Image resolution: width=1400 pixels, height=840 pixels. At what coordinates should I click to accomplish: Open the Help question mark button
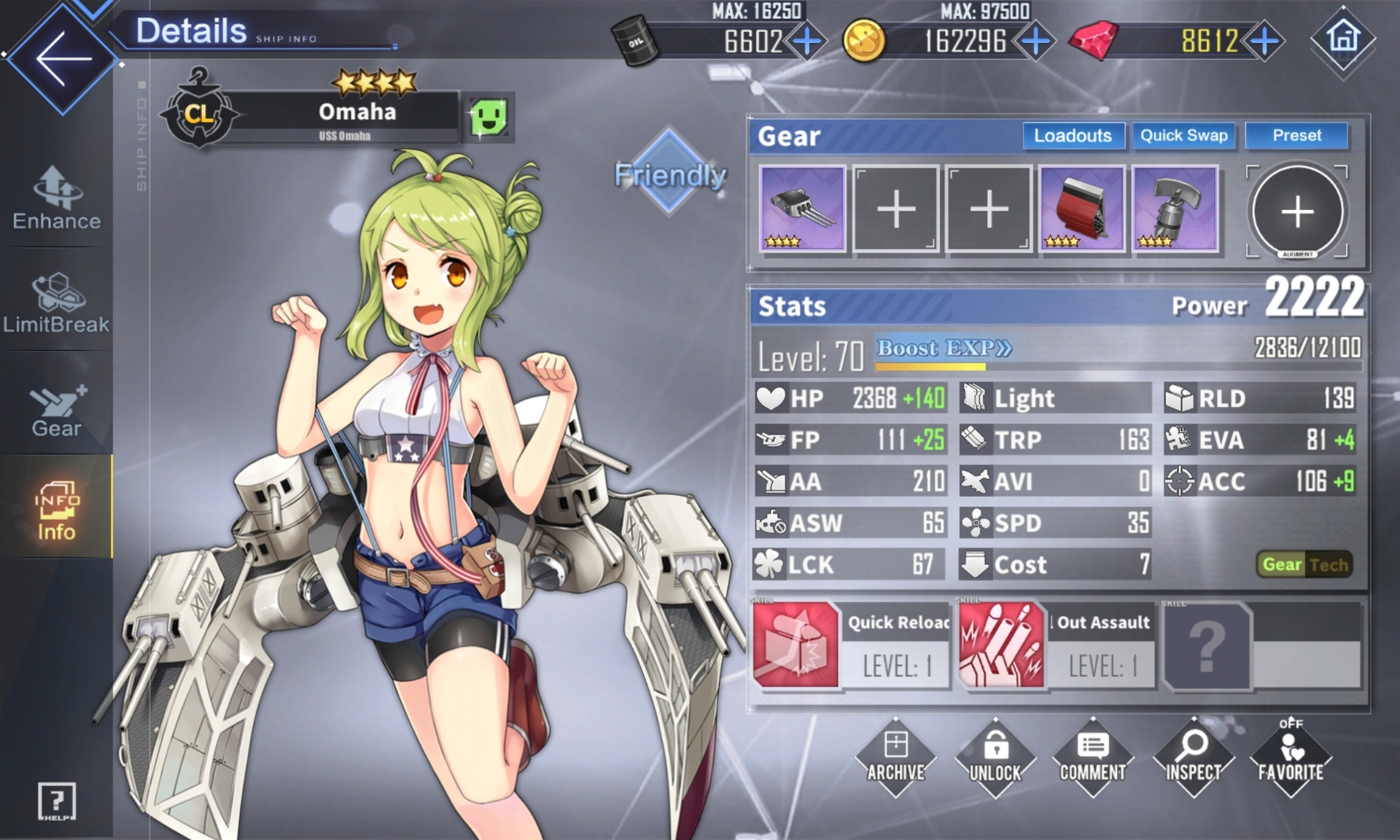tap(56, 801)
